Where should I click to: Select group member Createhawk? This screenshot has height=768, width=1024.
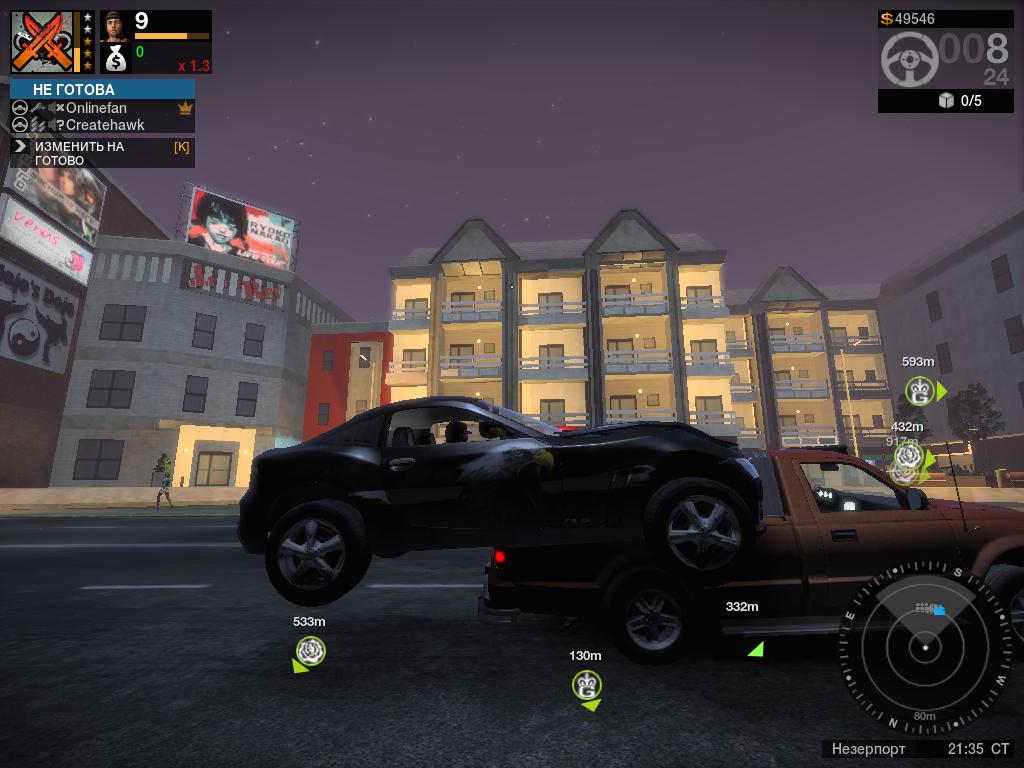coord(104,125)
